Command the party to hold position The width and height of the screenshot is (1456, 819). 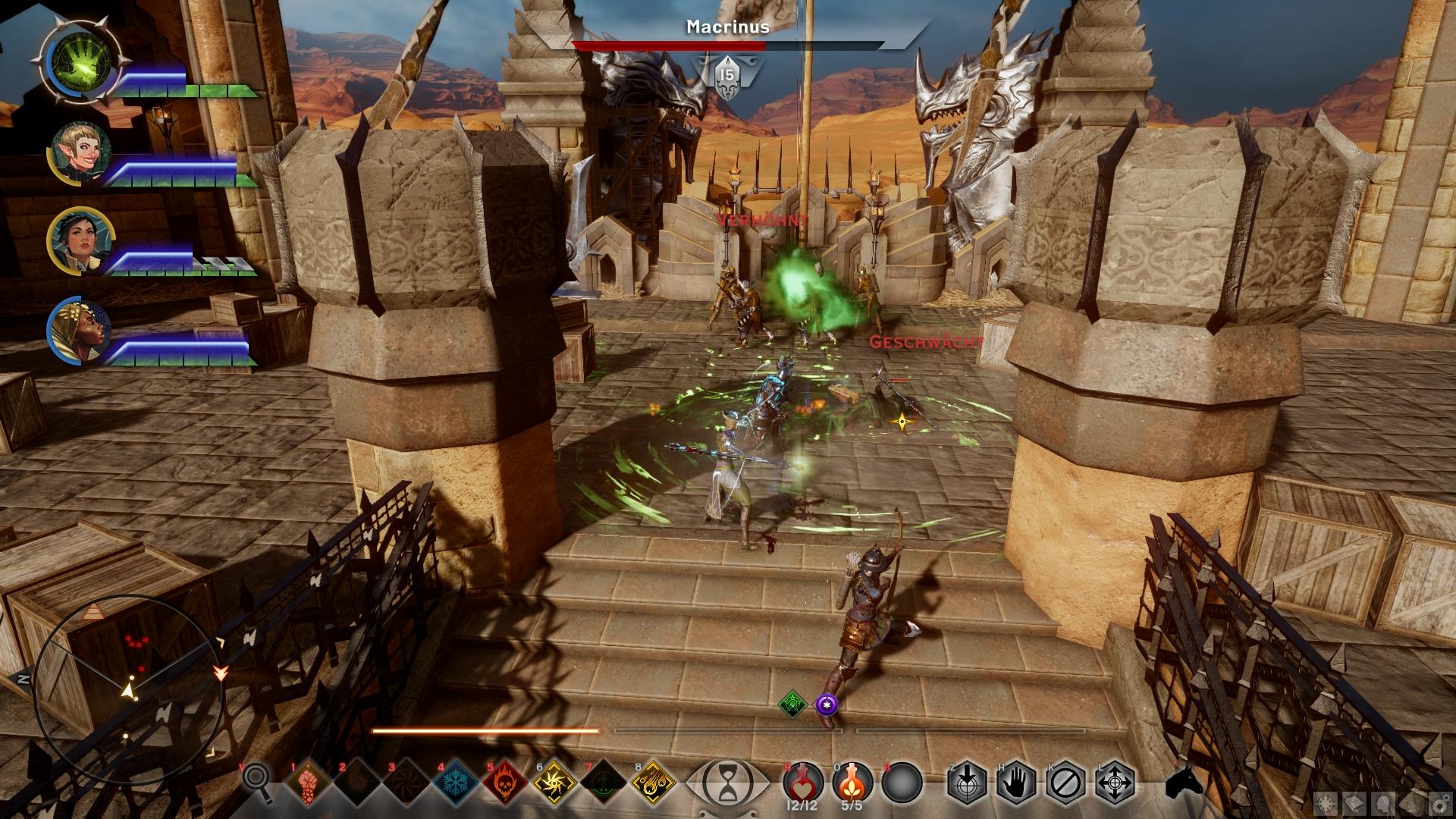[1017, 782]
